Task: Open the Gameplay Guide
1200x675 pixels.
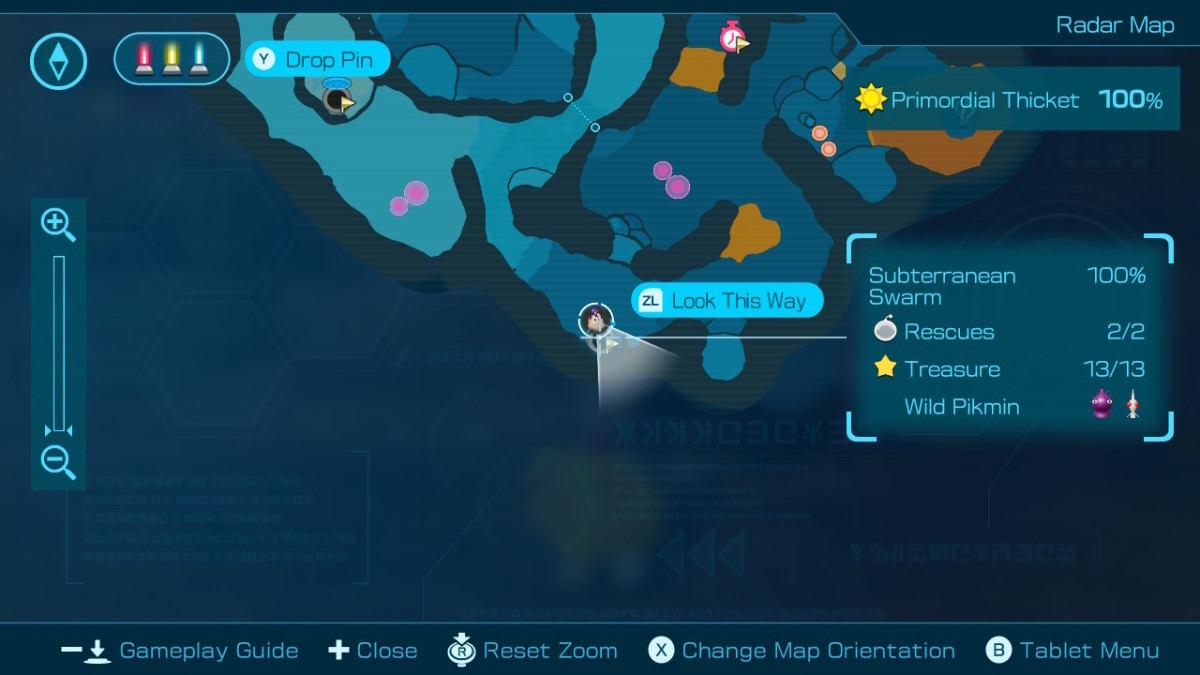Action: [180, 651]
